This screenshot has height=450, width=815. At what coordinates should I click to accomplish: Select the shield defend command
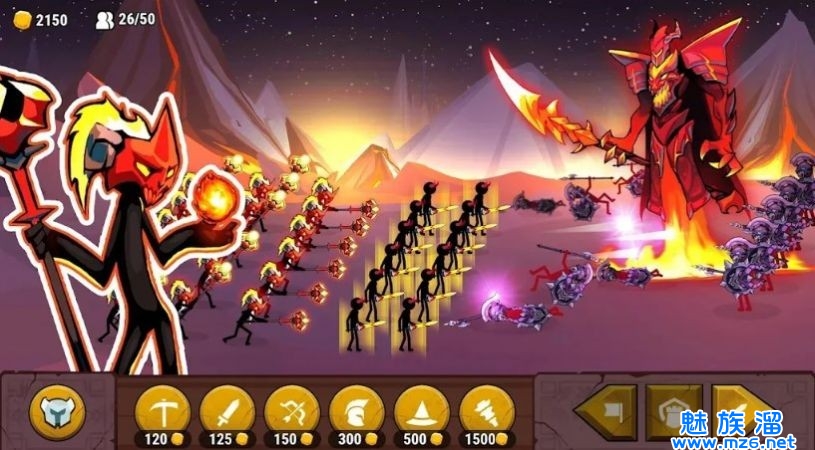pos(673,410)
